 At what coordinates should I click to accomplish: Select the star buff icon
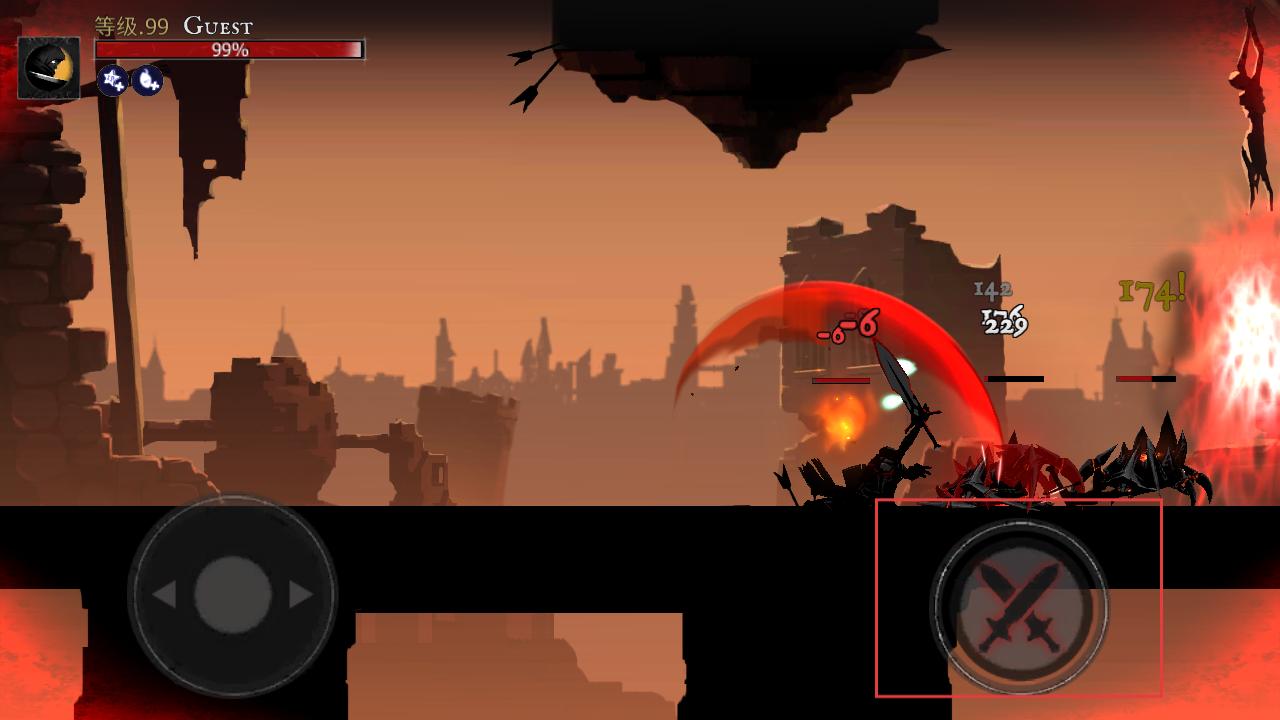[x=112, y=80]
